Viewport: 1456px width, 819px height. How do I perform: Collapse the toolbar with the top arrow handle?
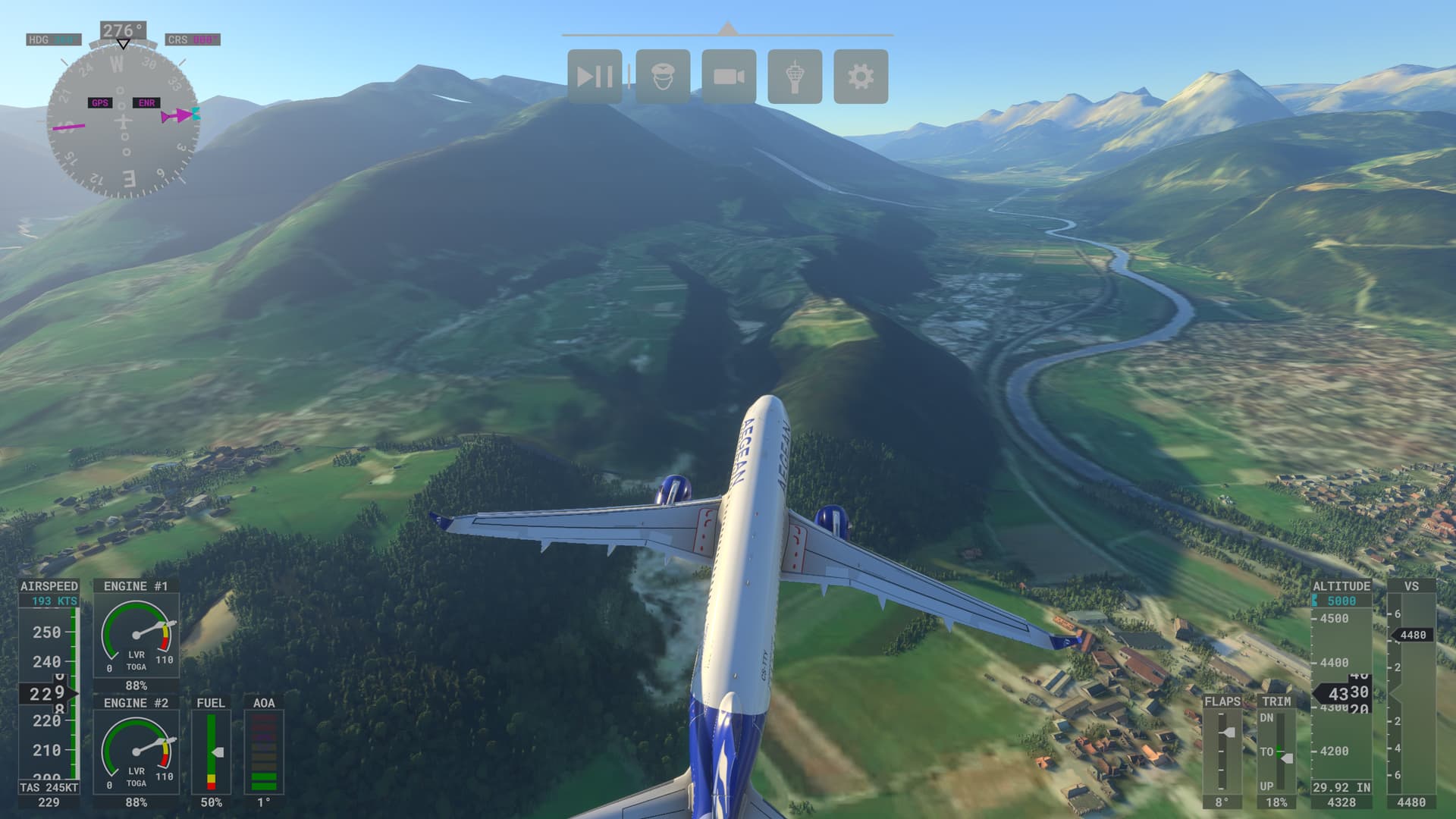click(728, 29)
